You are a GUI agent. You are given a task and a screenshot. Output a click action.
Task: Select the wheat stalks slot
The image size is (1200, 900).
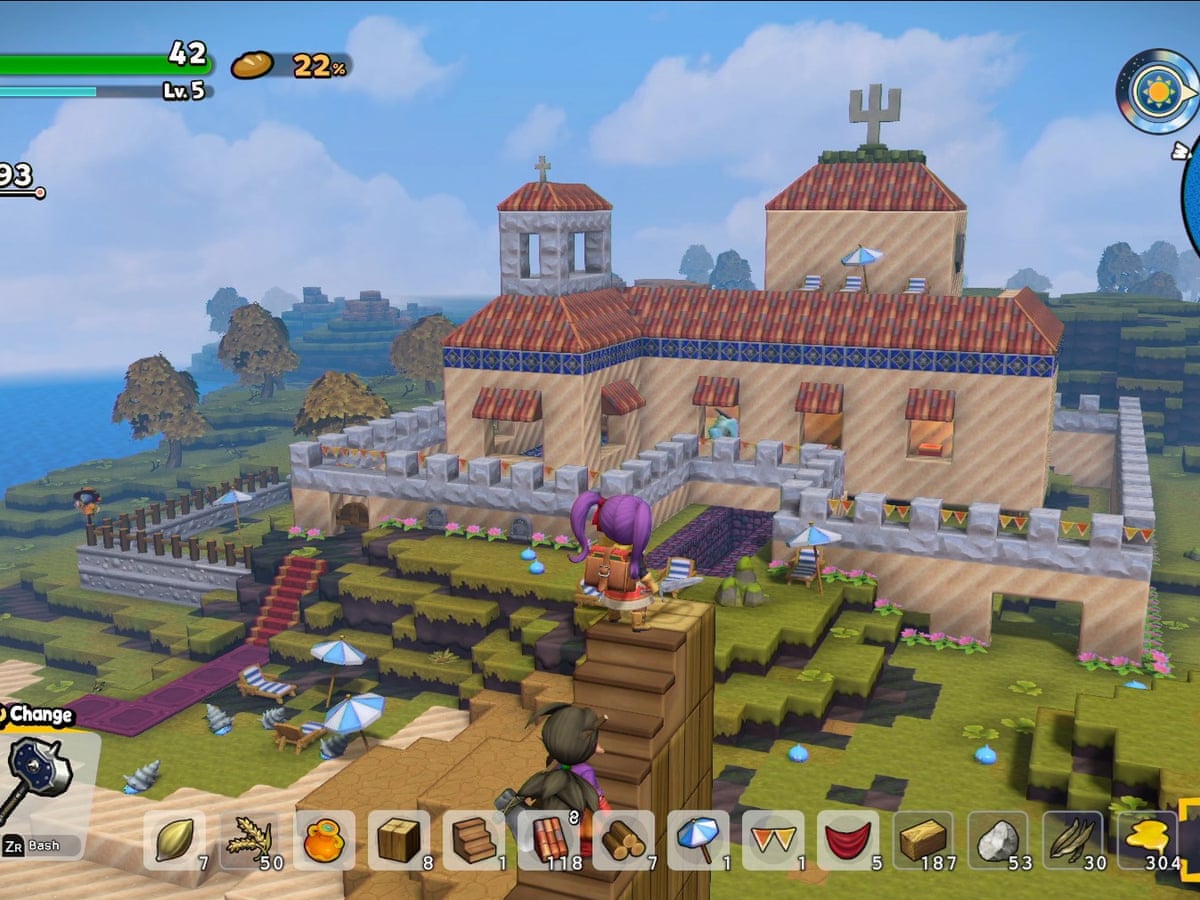[x=249, y=840]
